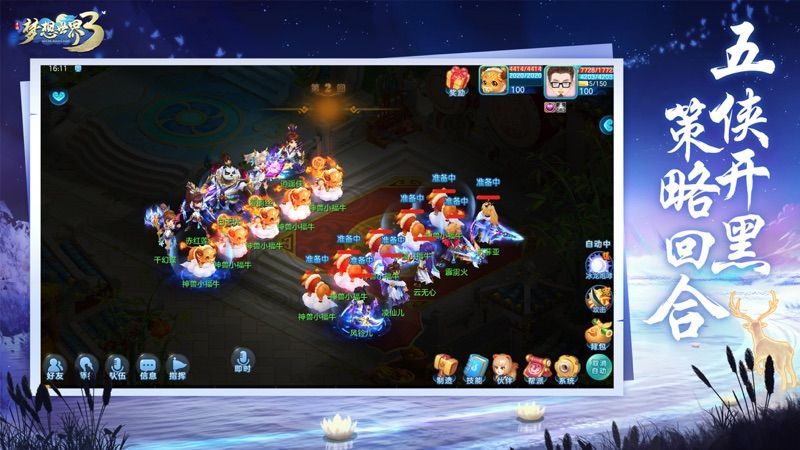Claim rewards from the 奖励 gift box
The image size is (800, 450).
[x=457, y=80]
